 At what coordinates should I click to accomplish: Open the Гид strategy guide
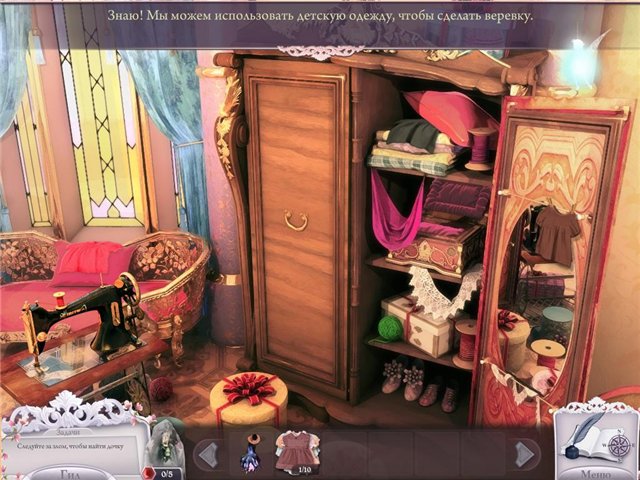pyautogui.click(x=68, y=472)
